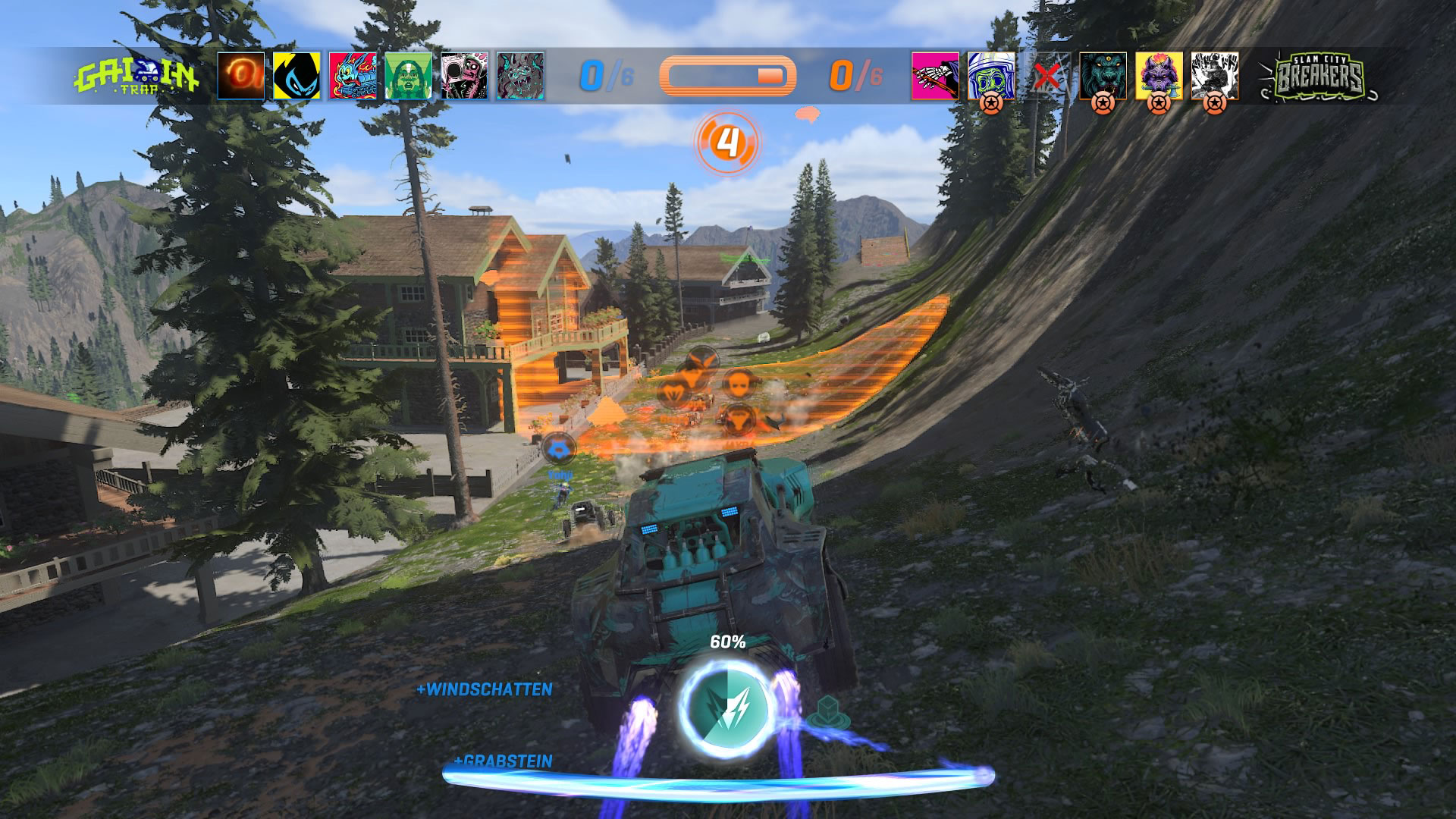Select the black and white manga avatar

[1215, 76]
